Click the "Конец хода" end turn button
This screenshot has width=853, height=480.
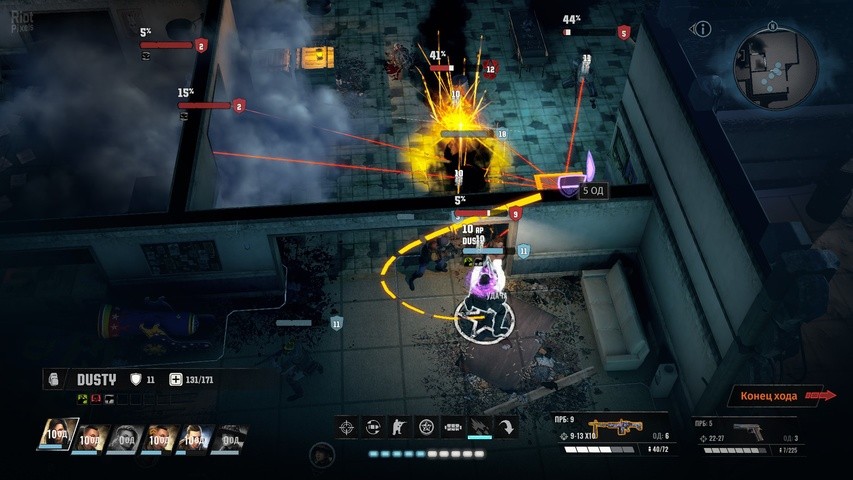[x=775, y=396]
